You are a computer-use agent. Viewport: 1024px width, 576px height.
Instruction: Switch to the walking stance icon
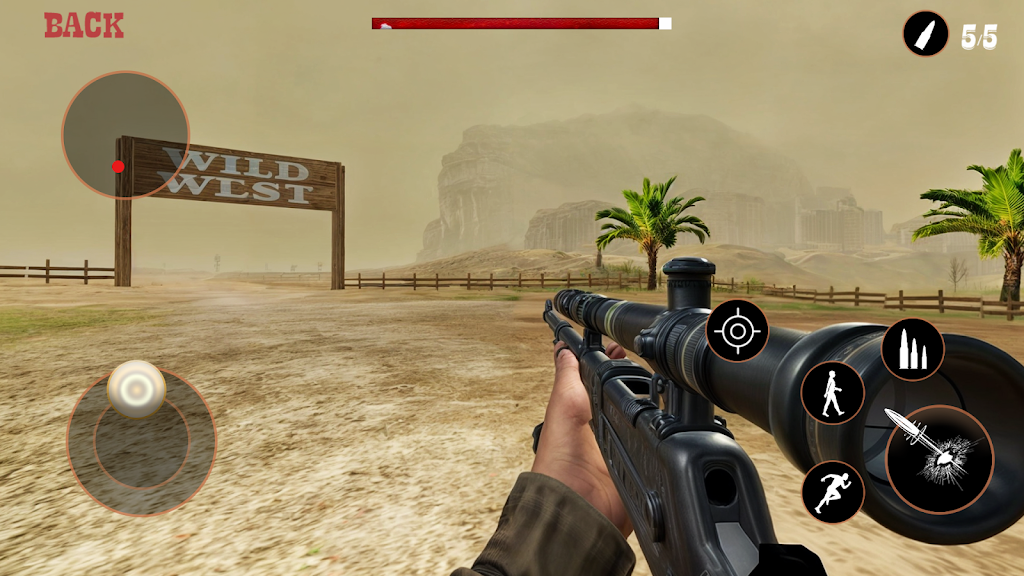pos(832,393)
